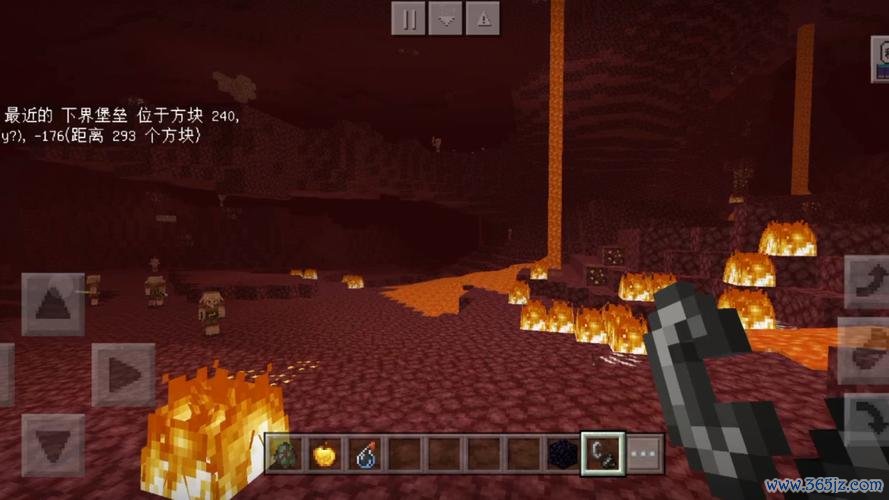
Task: Tap the move forward arrow
Action: point(53,304)
